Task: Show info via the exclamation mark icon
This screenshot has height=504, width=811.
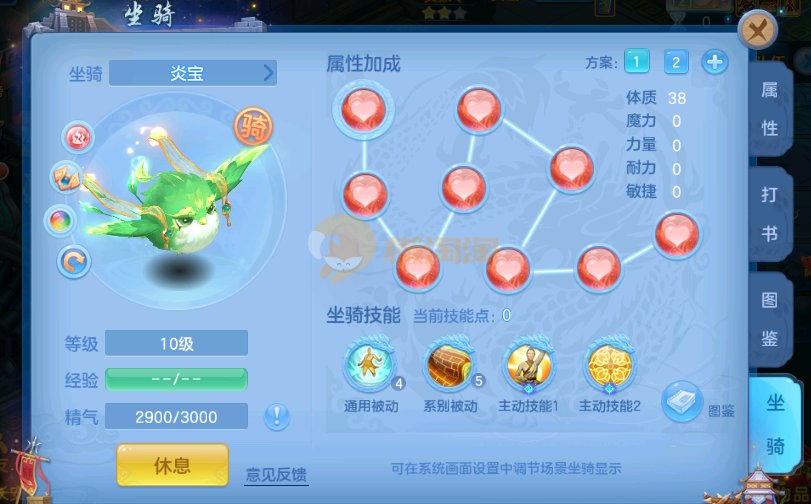Action: 277,416
